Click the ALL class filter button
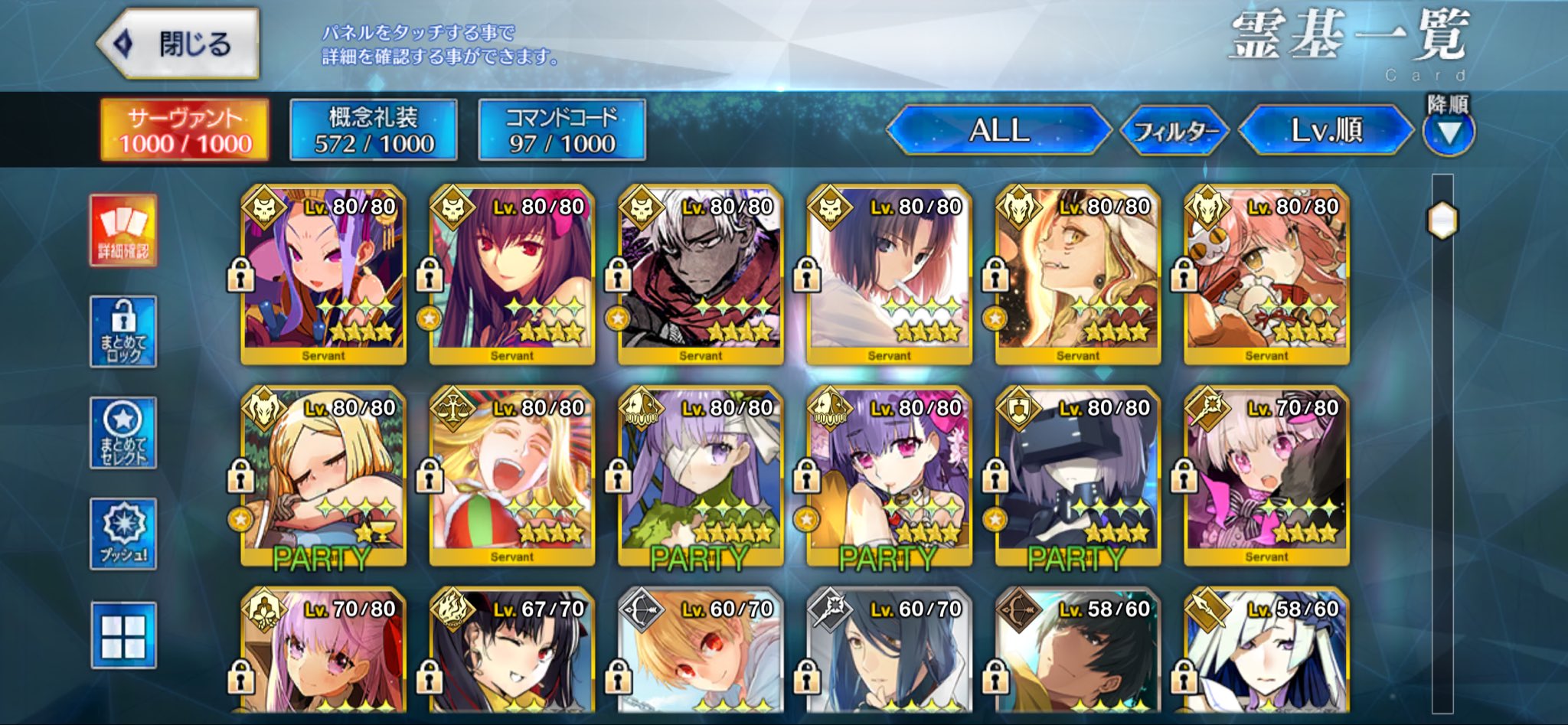 tap(998, 130)
